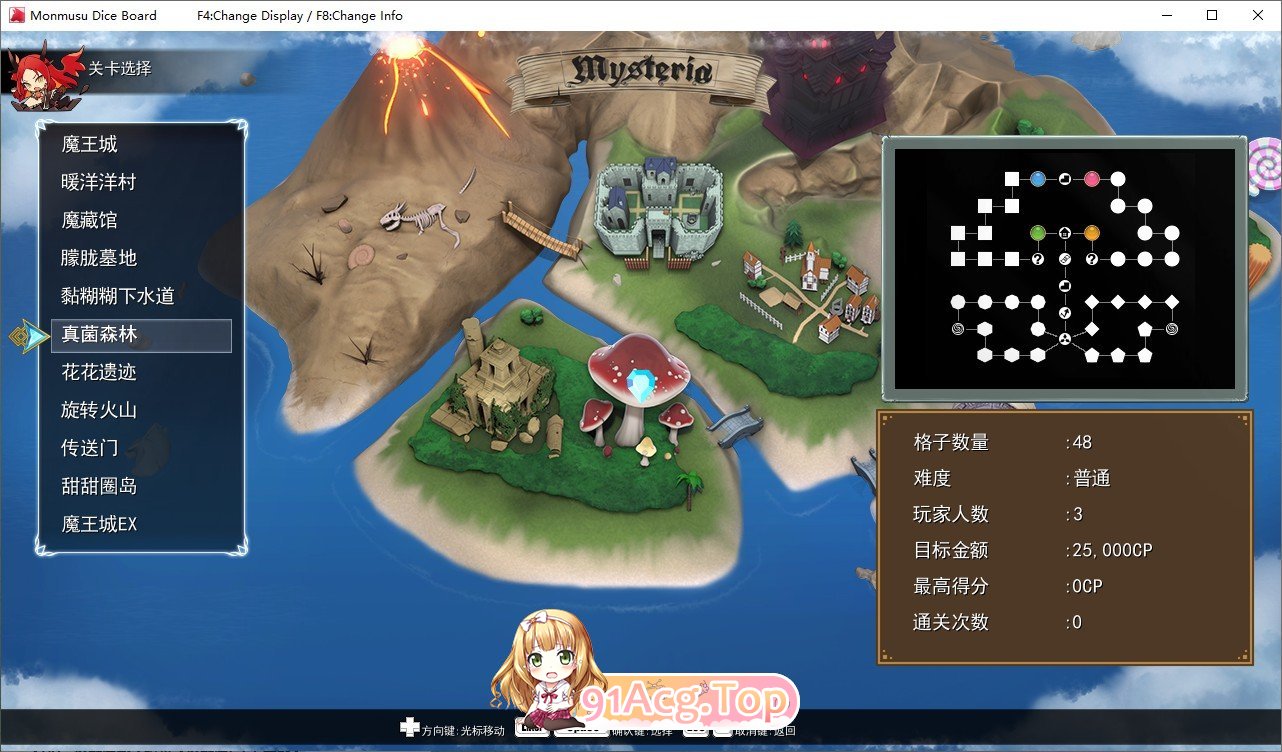Click the pink orb marker on the minimap
The width and height of the screenshot is (1282, 752).
pyautogui.click(x=1092, y=178)
